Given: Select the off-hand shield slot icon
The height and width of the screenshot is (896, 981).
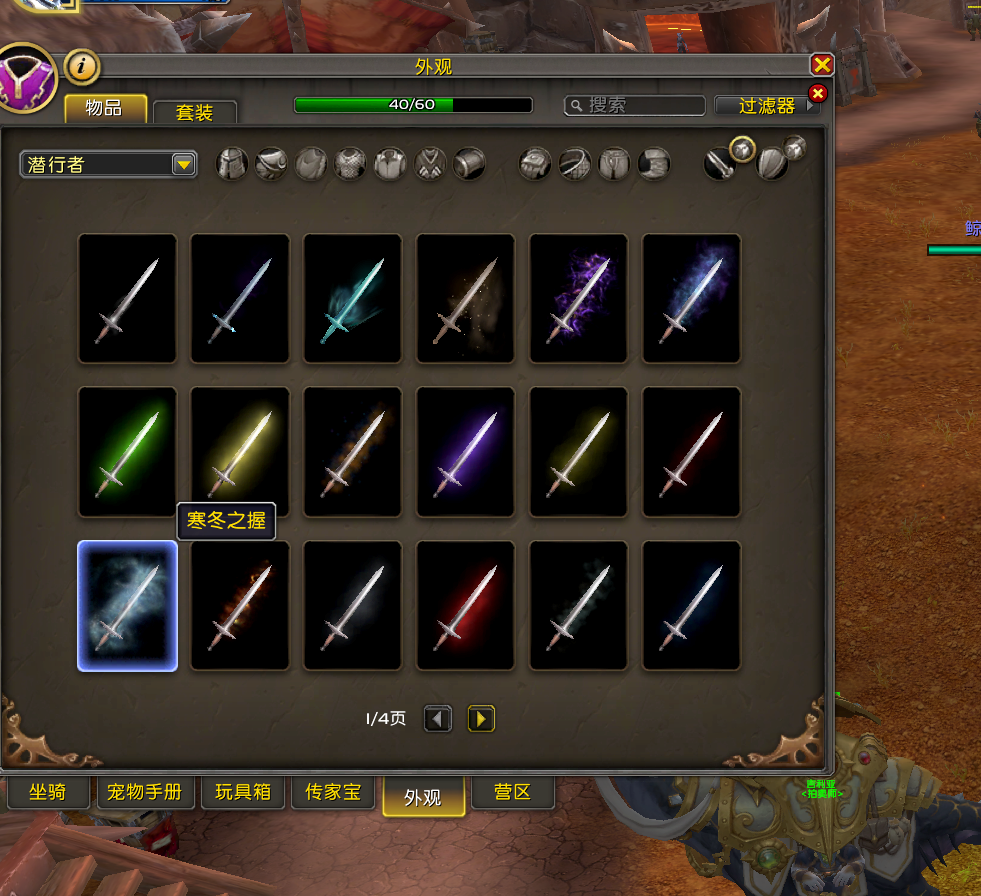Looking at the screenshot, I should (773, 163).
